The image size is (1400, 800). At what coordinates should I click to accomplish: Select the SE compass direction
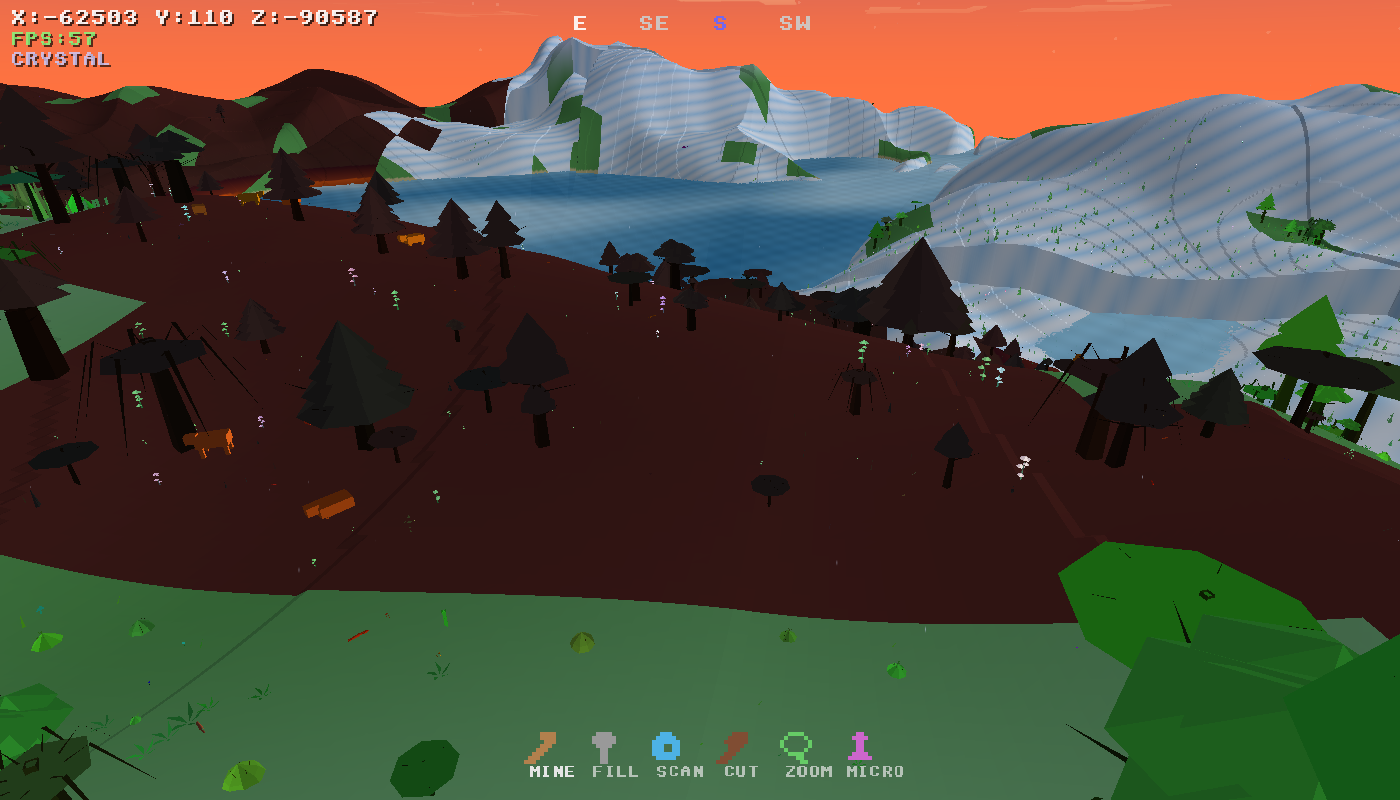(x=653, y=23)
